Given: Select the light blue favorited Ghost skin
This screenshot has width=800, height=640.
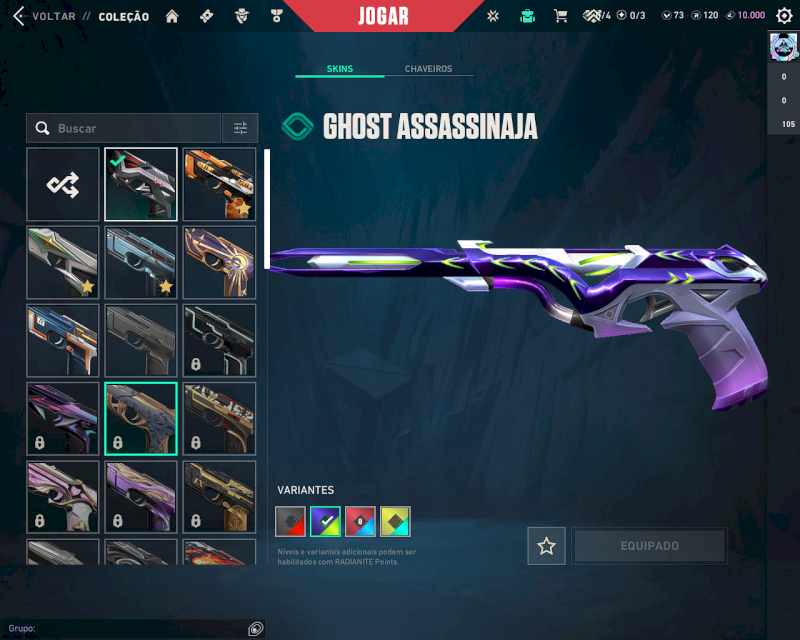Looking at the screenshot, I should (141, 262).
